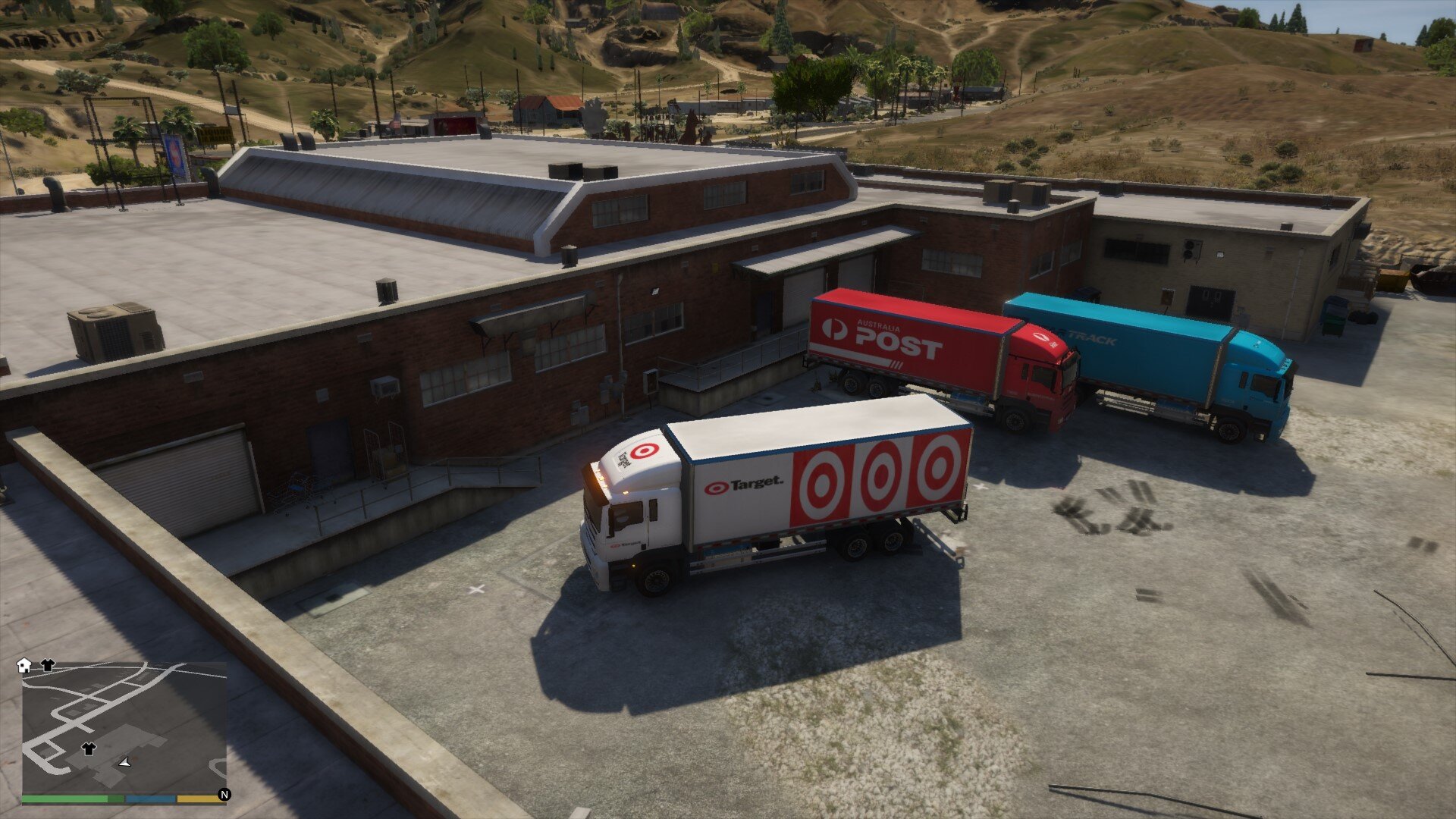Click the white player arrow on the minimap
Viewport: 1456px width, 819px height.
pyautogui.click(x=125, y=761)
